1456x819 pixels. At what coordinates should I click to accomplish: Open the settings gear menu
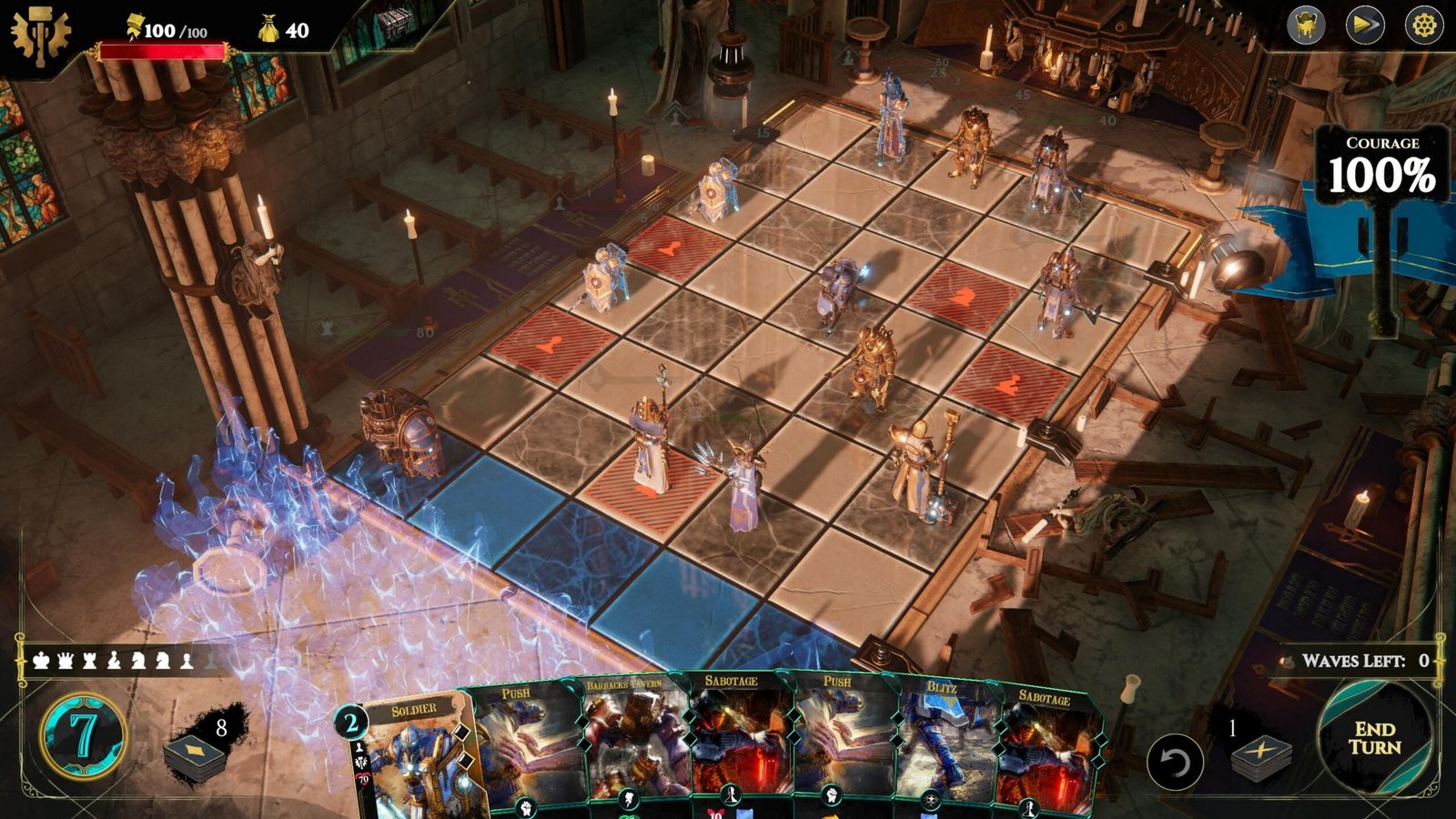click(1424, 25)
